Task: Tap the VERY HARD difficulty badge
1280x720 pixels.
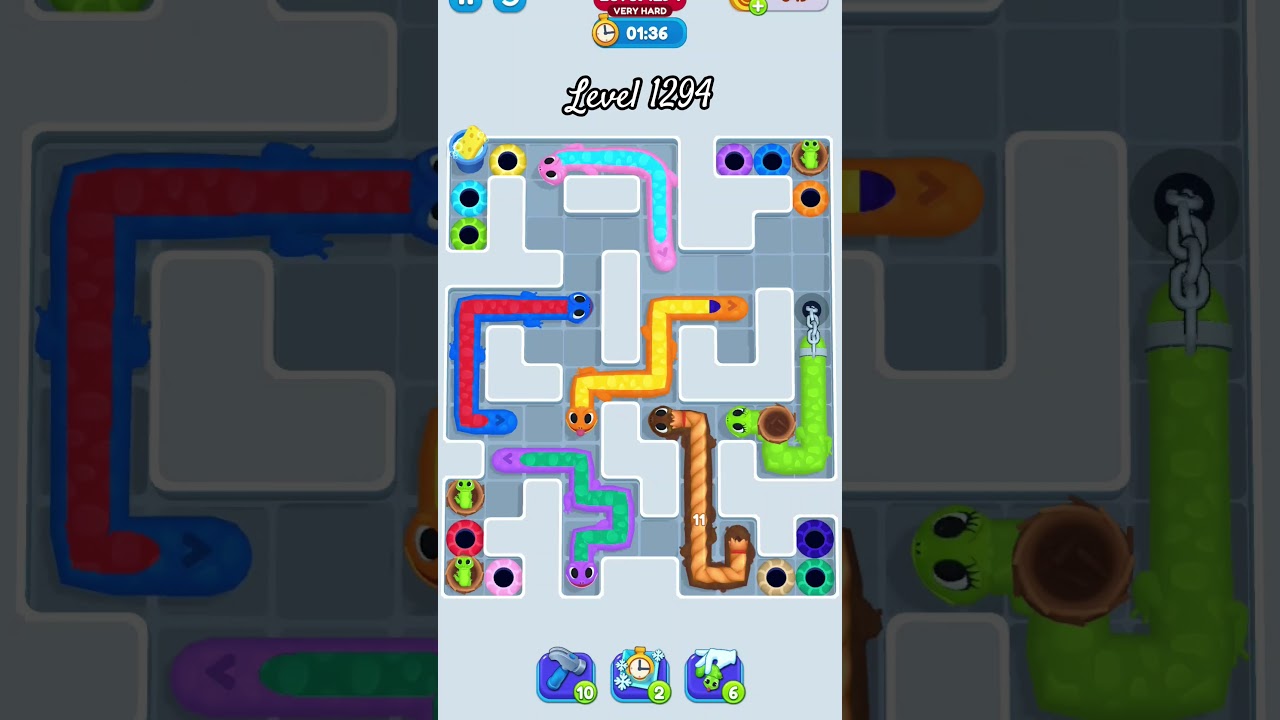Action: coord(638,12)
